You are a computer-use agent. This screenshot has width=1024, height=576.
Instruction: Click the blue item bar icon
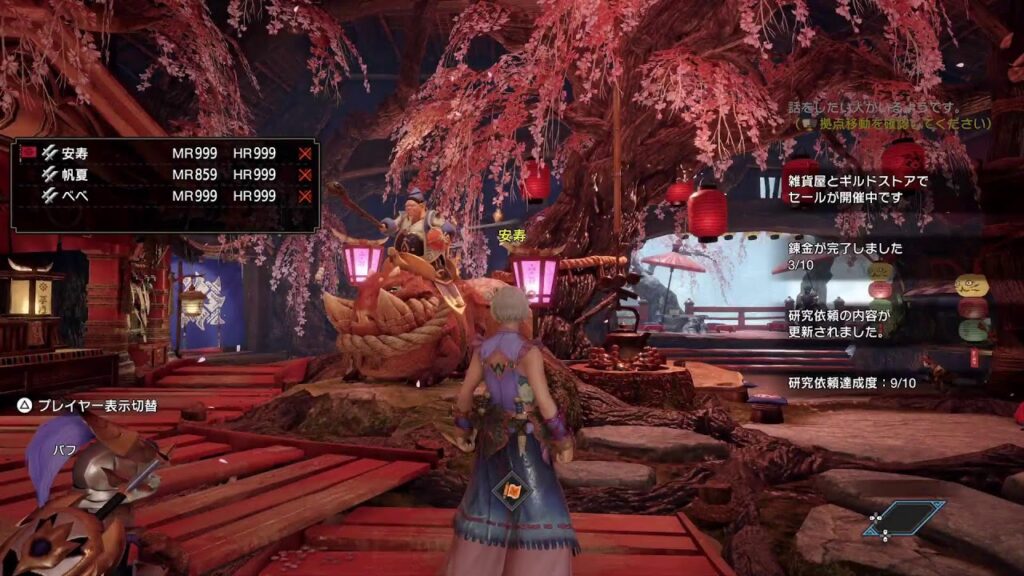[x=905, y=518]
